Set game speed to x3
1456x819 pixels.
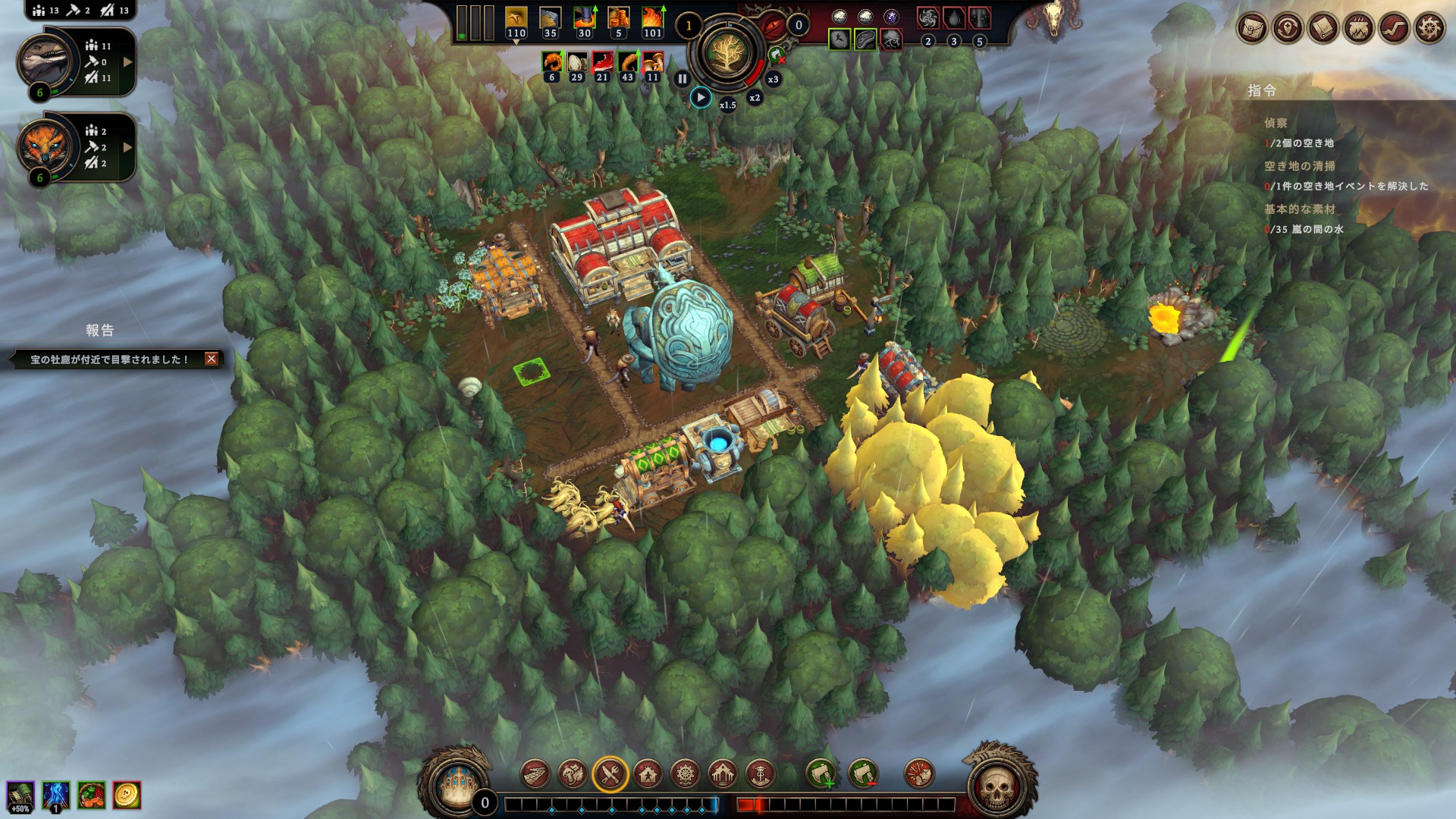[x=773, y=79]
